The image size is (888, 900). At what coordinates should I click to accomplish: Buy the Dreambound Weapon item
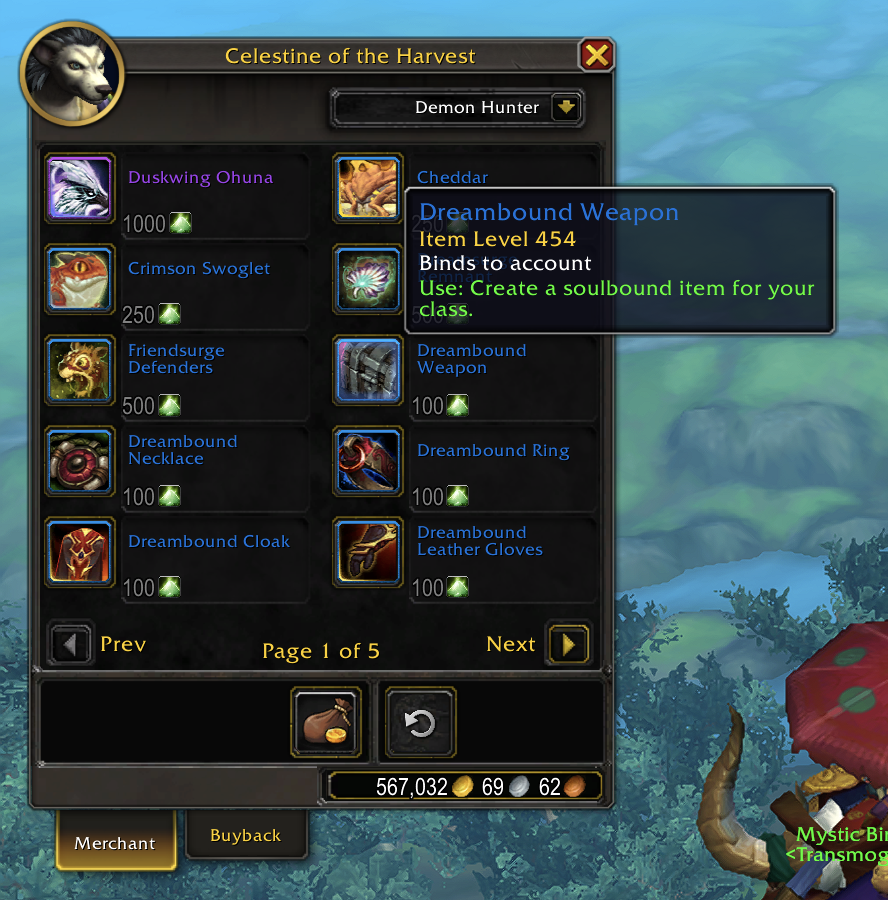[368, 370]
